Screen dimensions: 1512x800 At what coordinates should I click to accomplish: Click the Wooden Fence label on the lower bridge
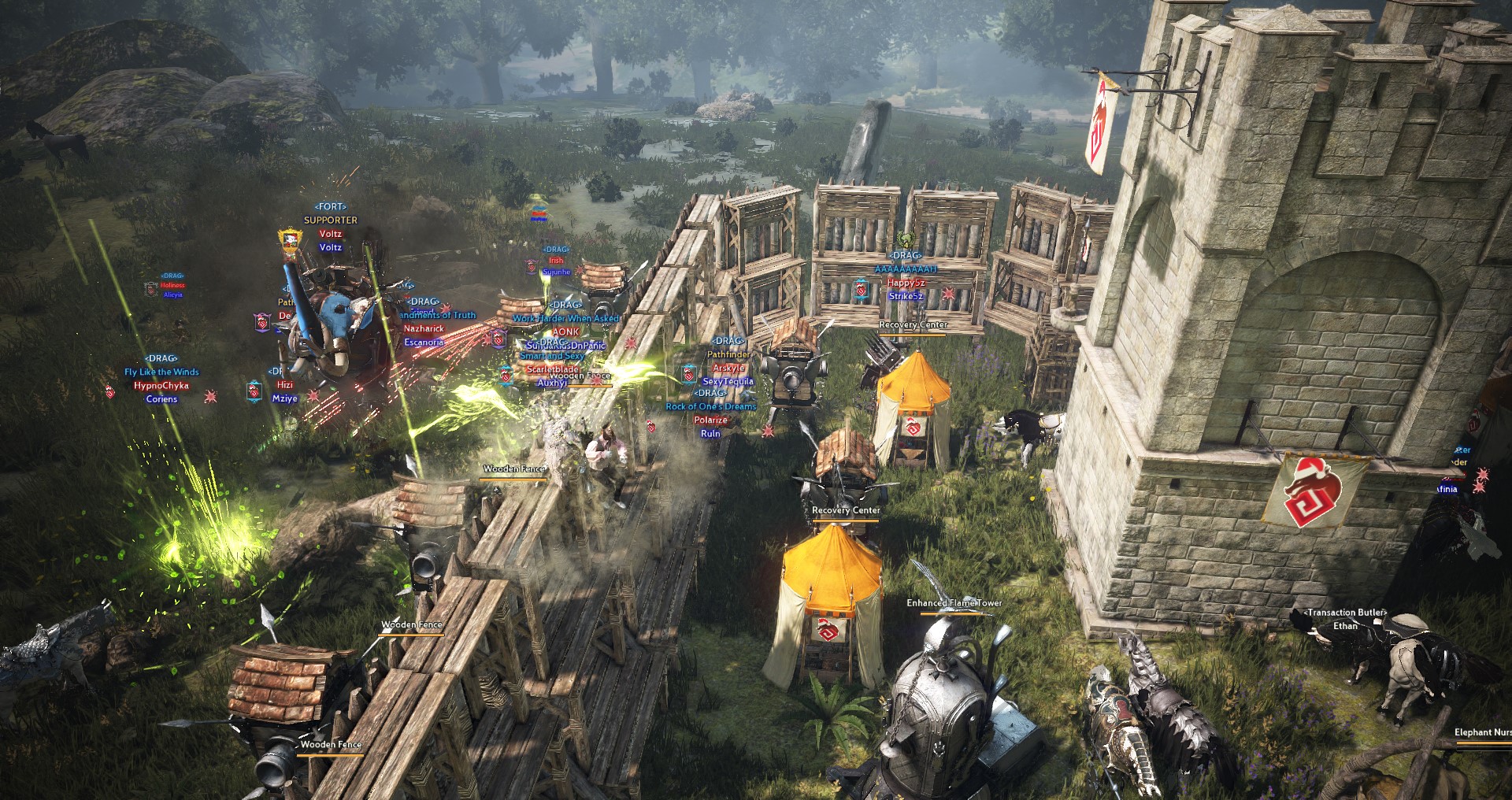331,743
